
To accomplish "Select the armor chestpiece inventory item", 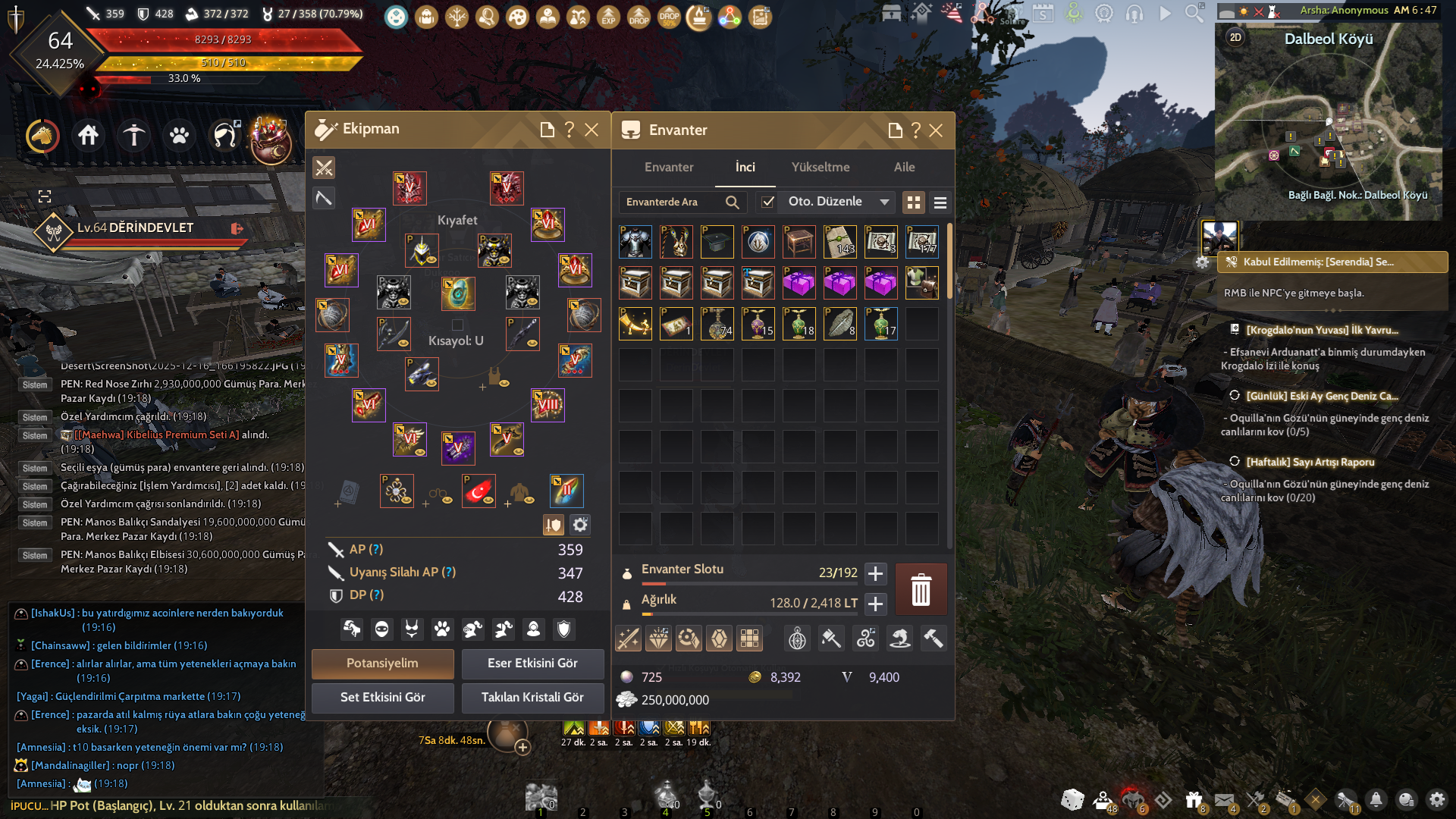I will (x=635, y=242).
